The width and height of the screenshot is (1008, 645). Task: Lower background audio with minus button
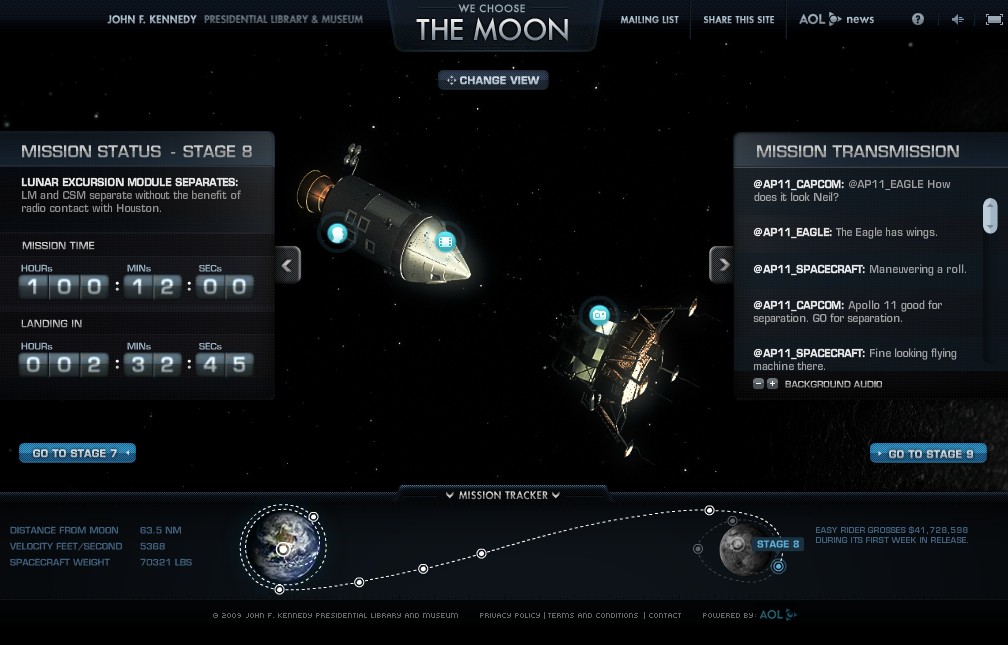pos(759,384)
